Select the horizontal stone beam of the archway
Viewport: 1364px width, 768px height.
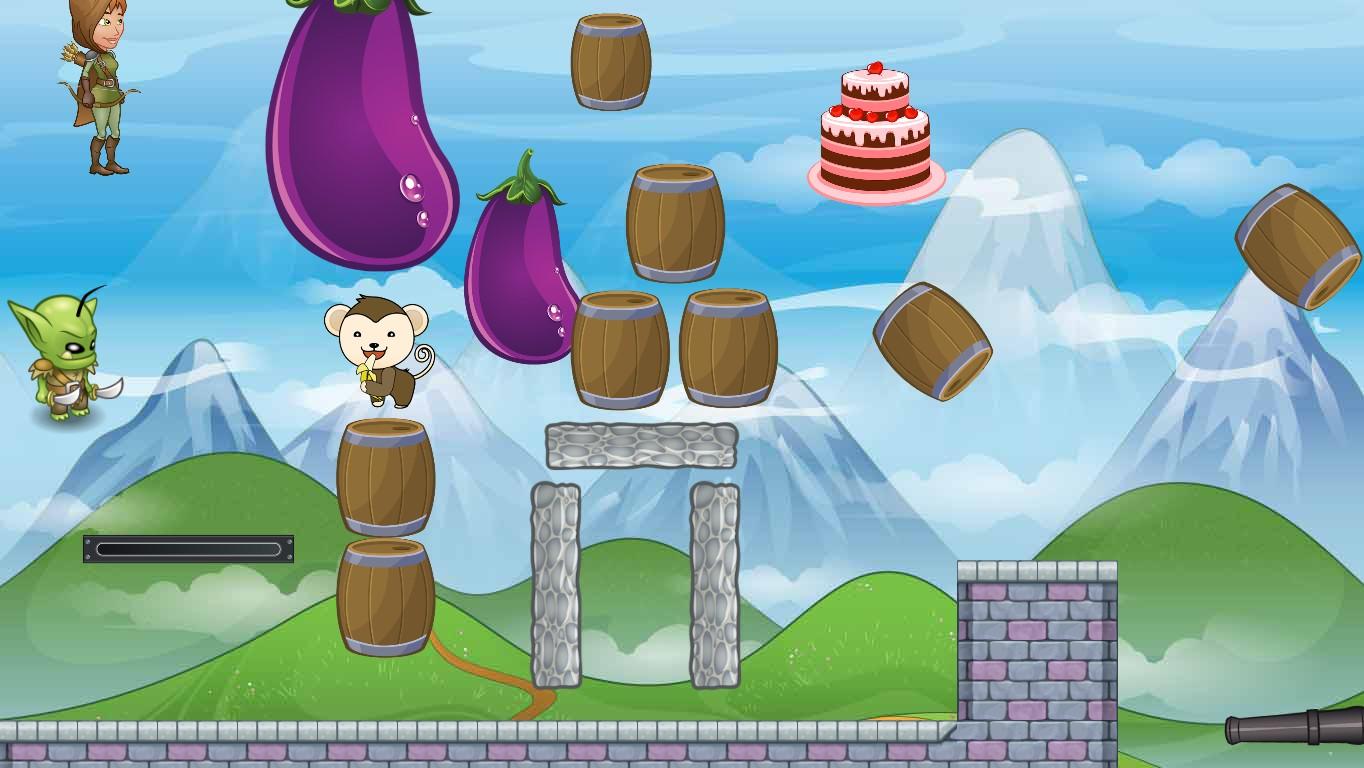[640, 447]
